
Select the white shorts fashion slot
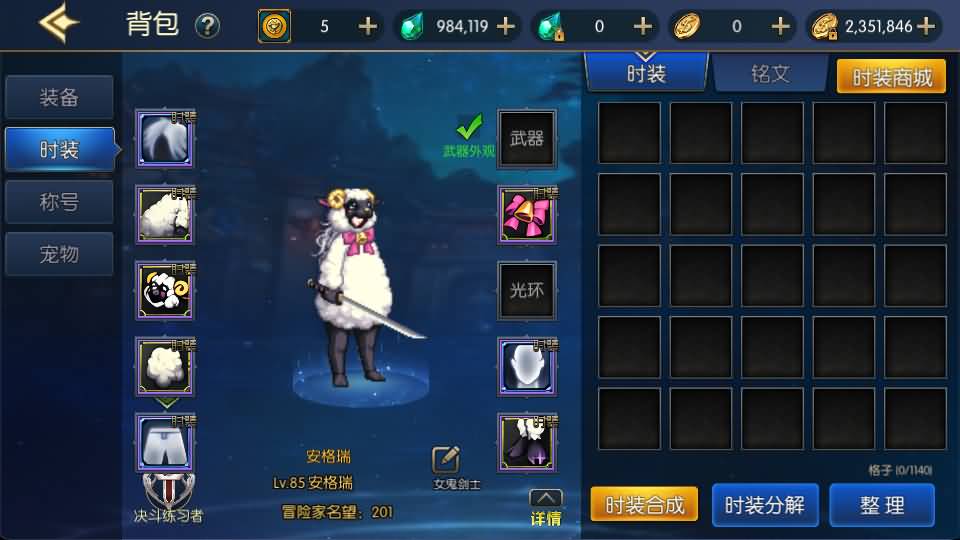pyautogui.click(x=165, y=443)
